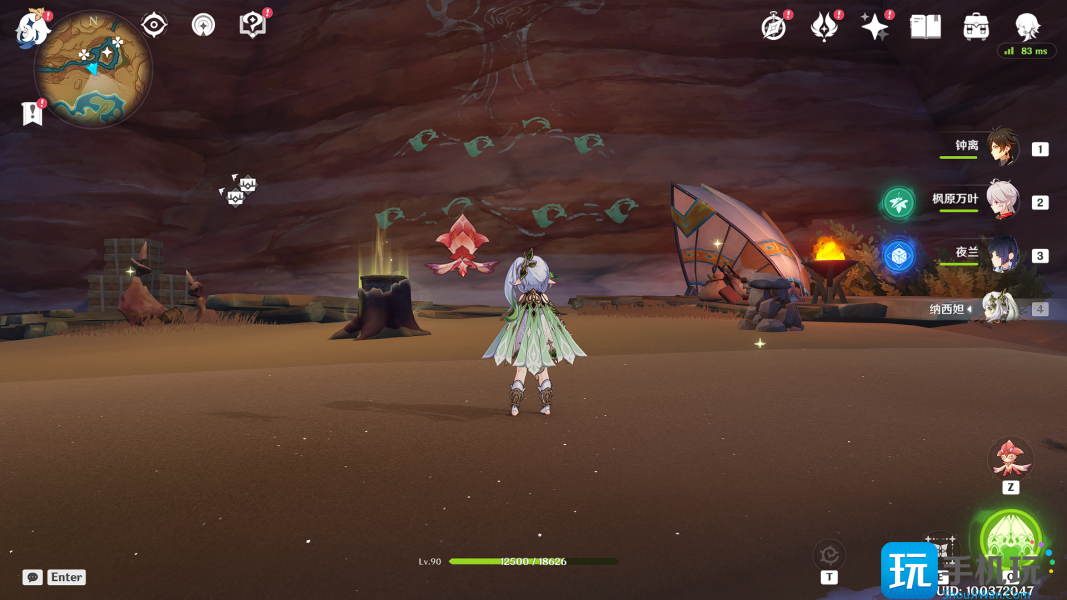Switch to Zhongli (钟离) in the party
Viewport: 1067px width, 600px height.
tap(1002, 148)
